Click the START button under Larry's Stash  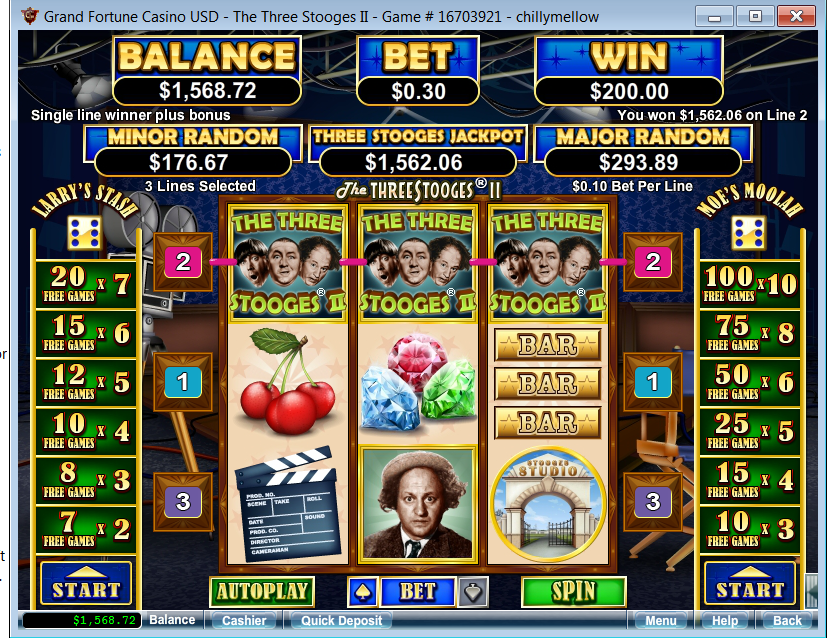(x=86, y=588)
